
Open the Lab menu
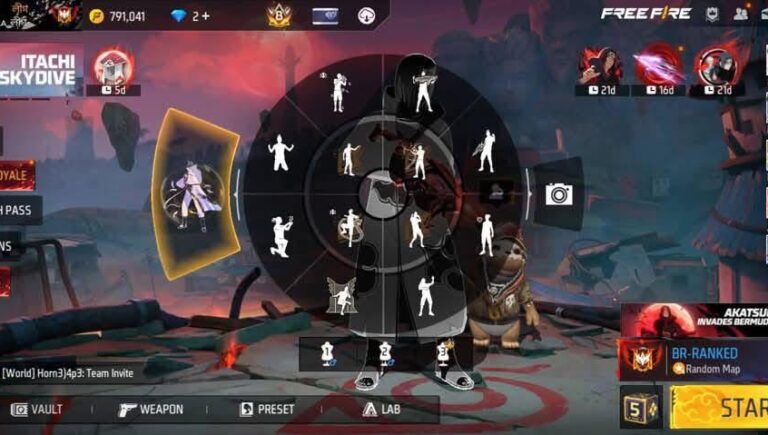(x=382, y=409)
